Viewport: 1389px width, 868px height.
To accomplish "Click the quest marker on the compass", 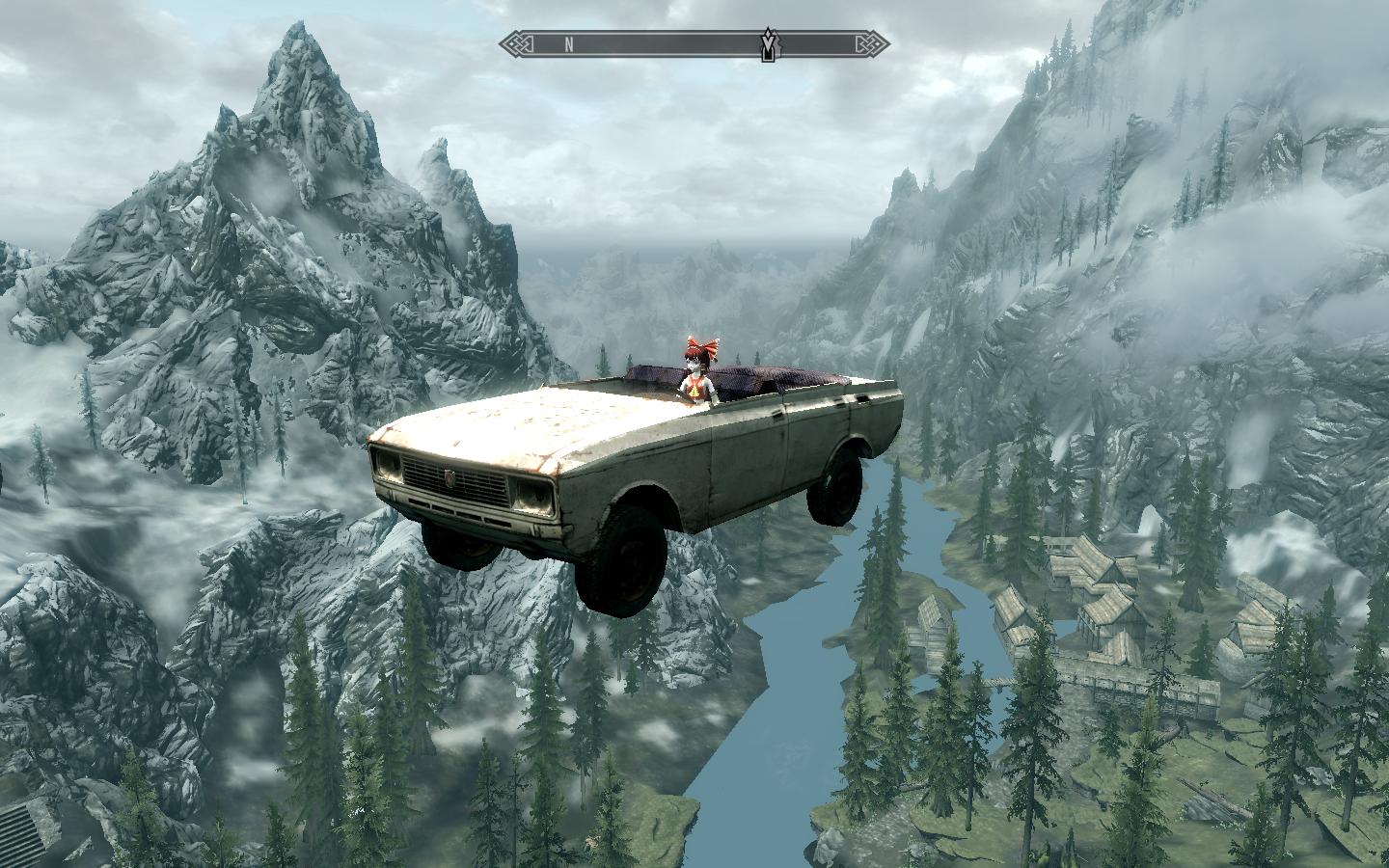I will tap(768, 44).
